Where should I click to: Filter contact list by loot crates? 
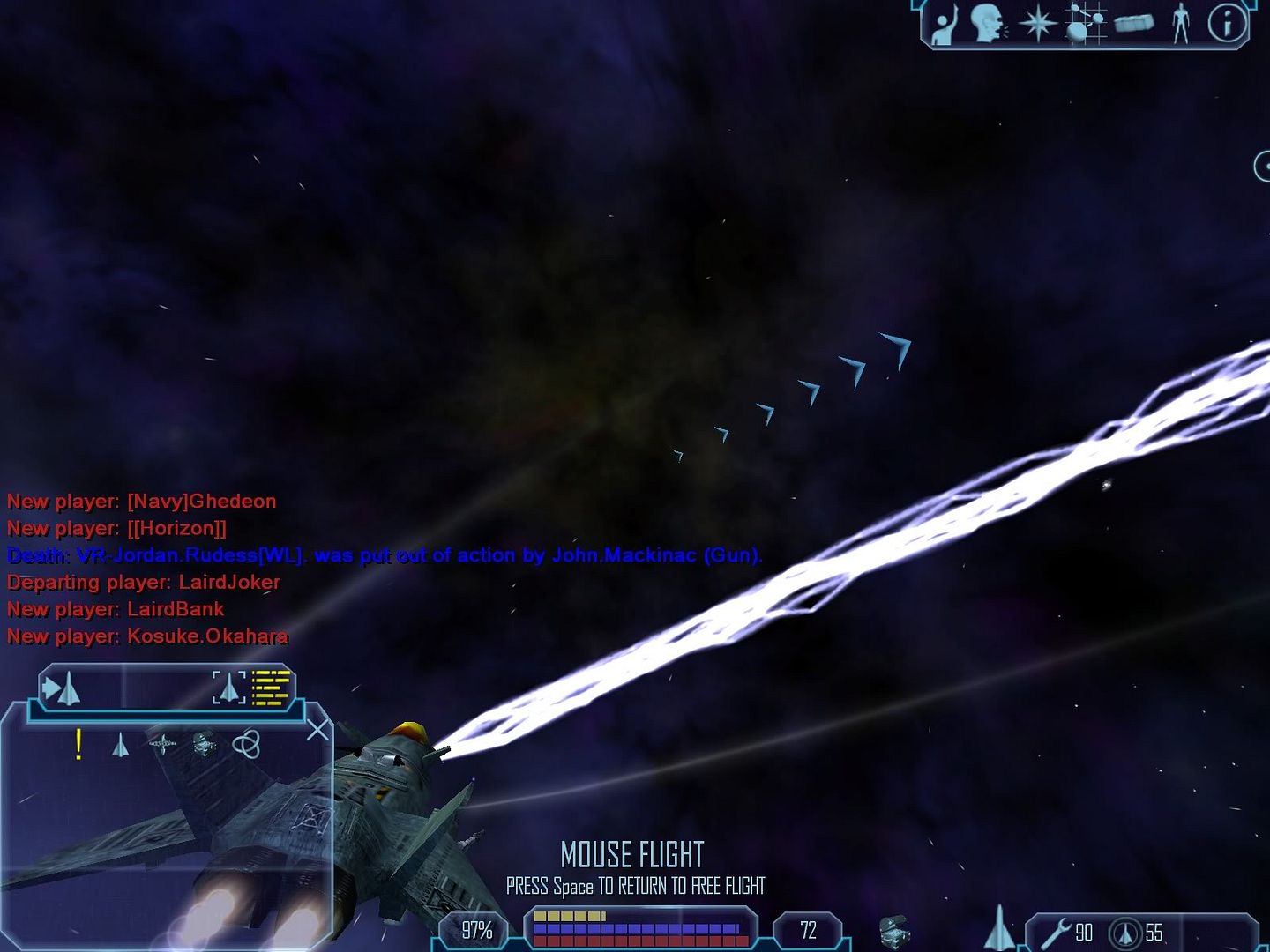click(205, 745)
